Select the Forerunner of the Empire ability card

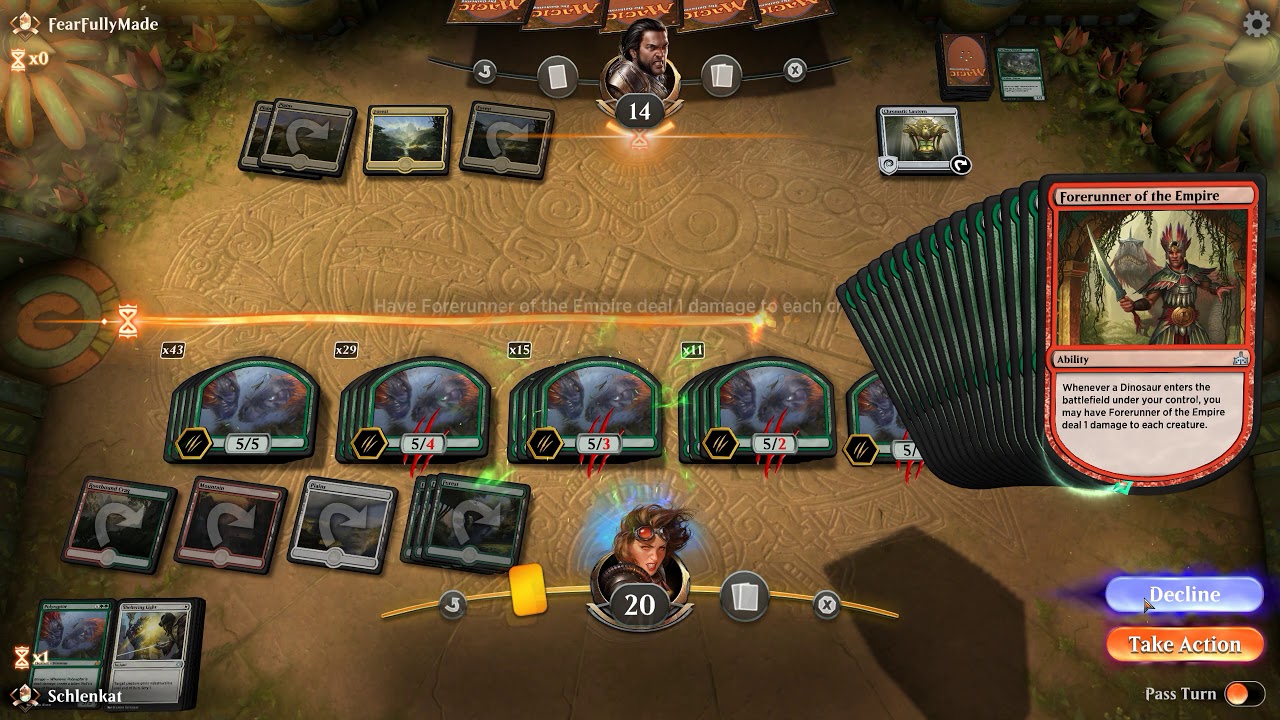pos(1152,330)
